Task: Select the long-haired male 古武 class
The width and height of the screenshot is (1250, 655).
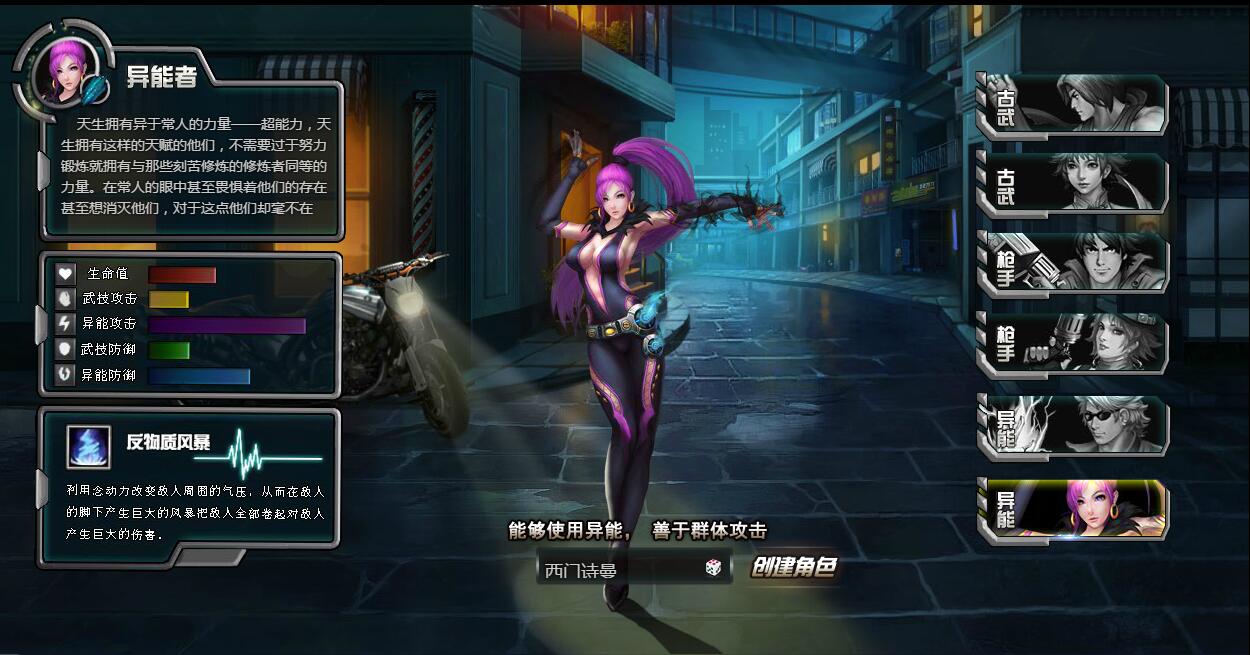Action: coord(1075,104)
